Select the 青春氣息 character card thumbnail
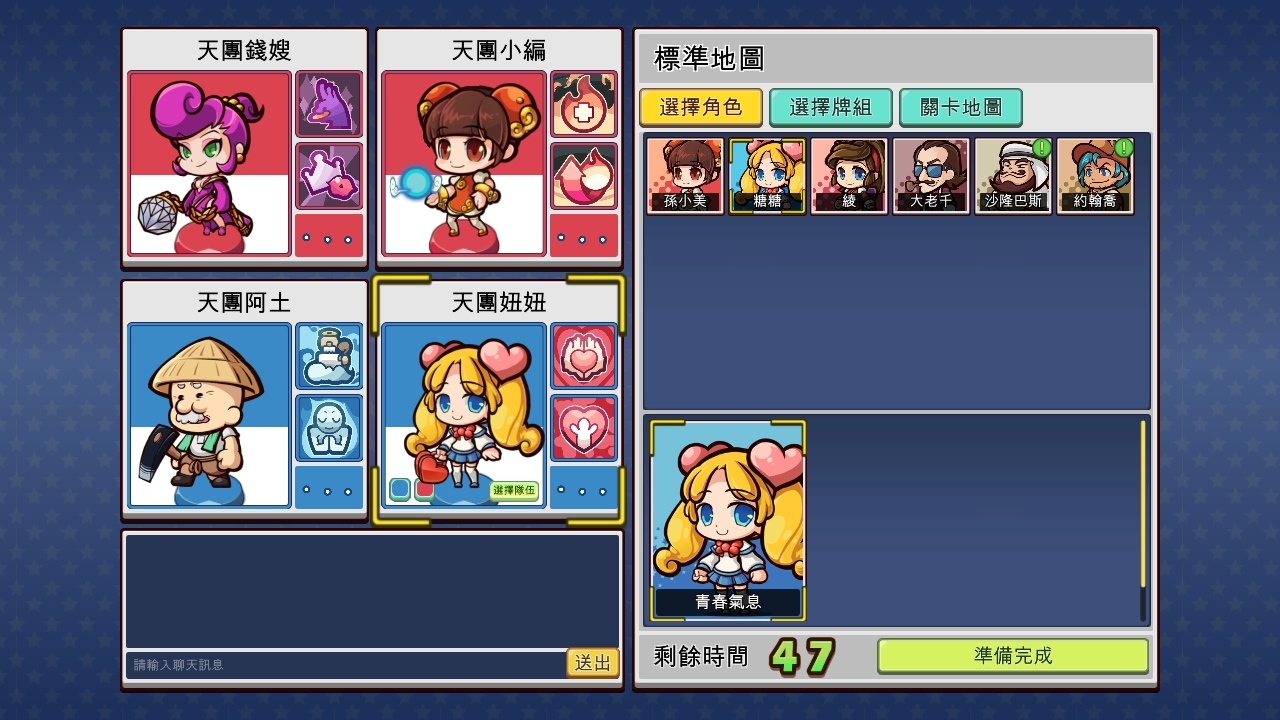1280x720 pixels. (x=727, y=517)
